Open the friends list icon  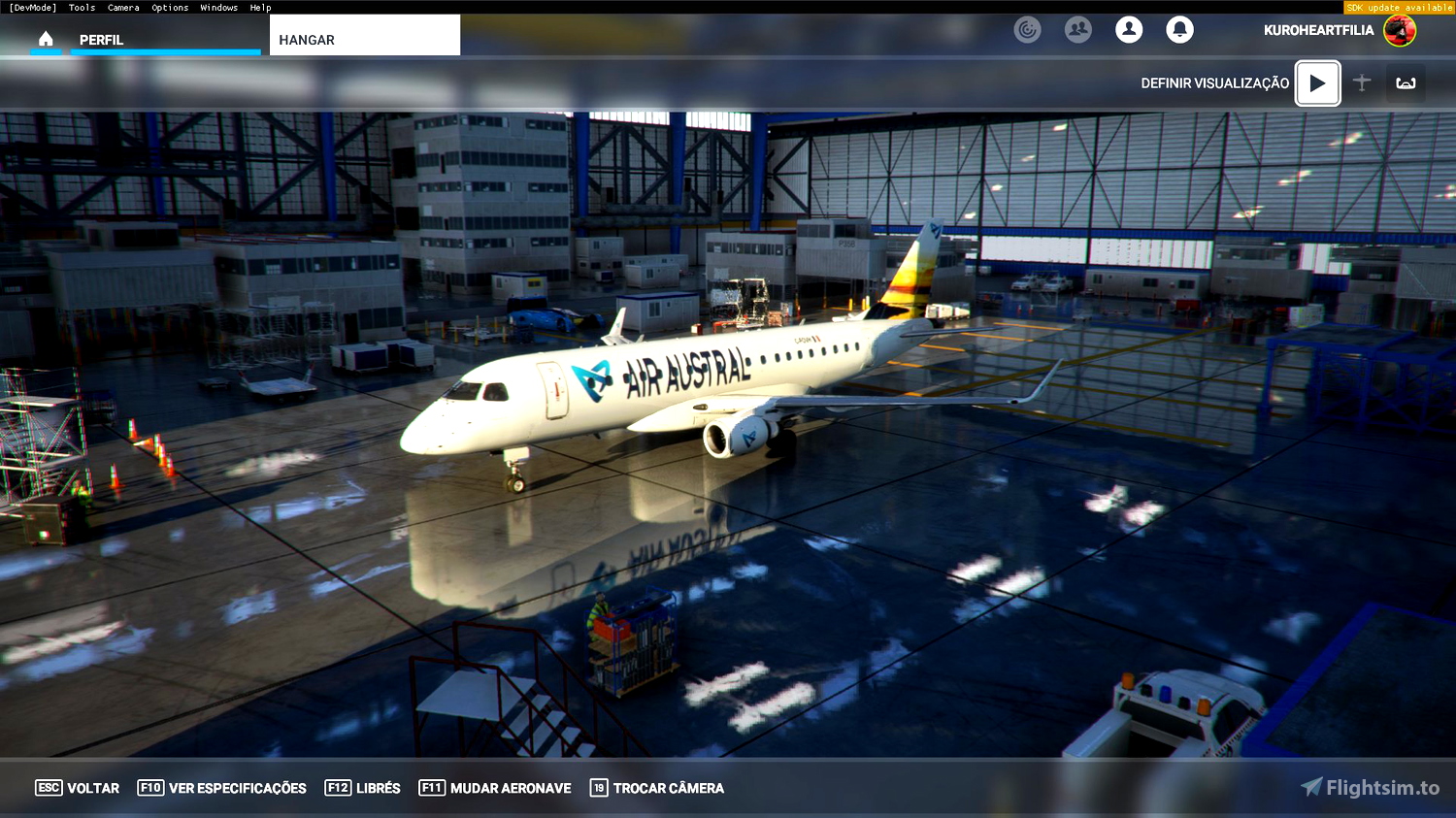(x=1077, y=29)
